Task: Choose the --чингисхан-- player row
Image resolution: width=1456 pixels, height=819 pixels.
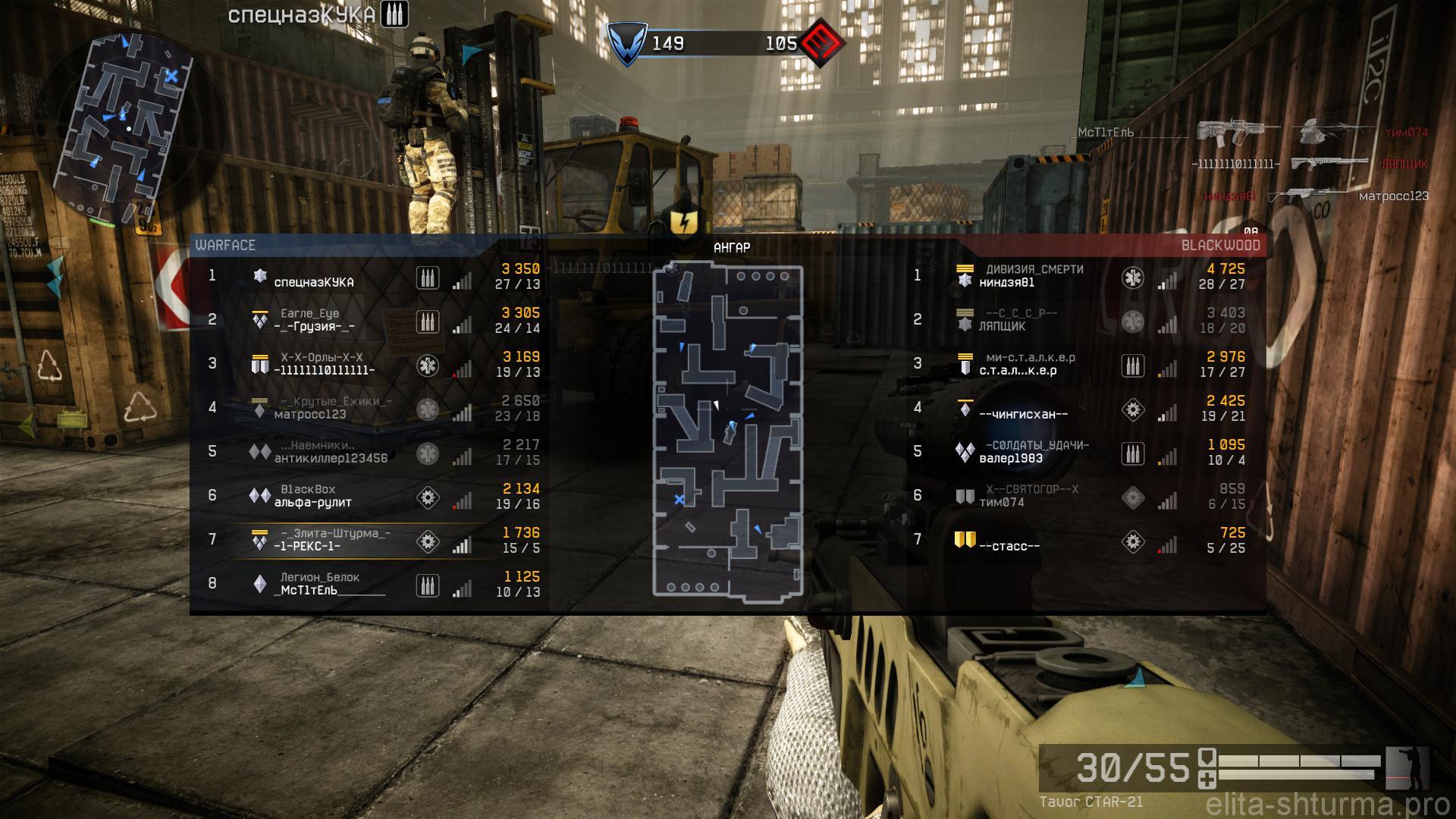Action: point(1077,409)
